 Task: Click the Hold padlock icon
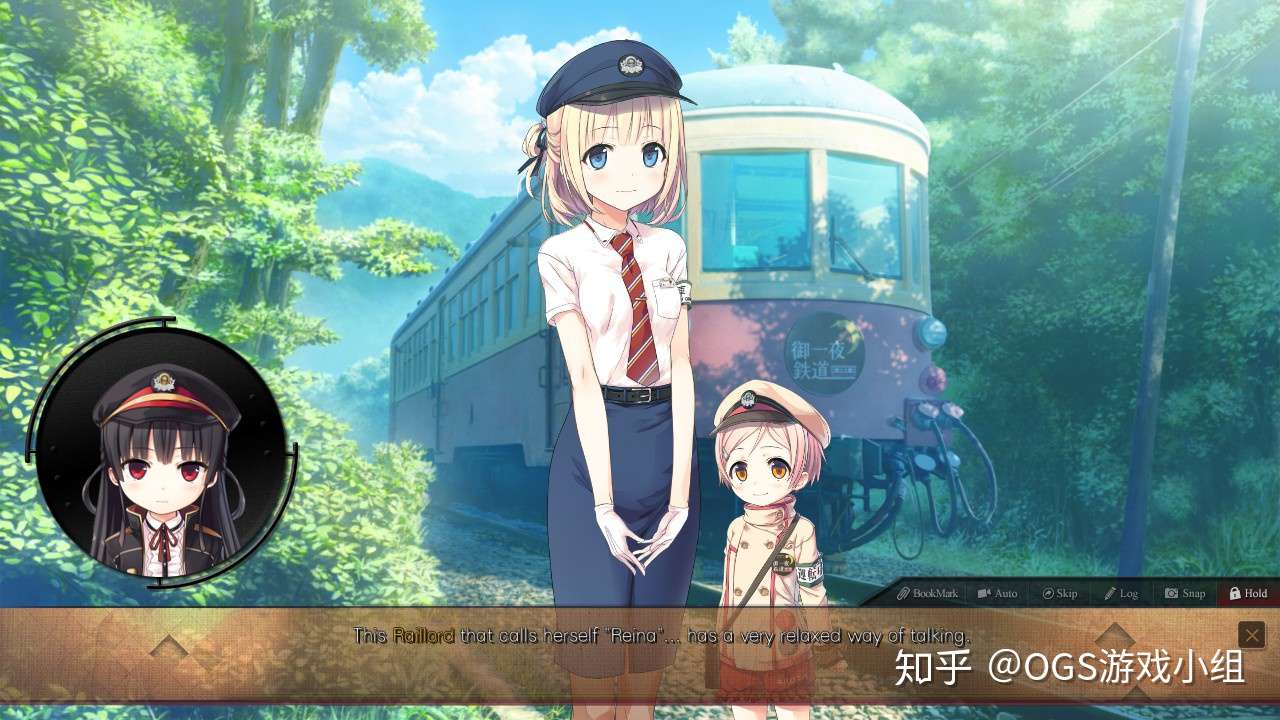click(x=1234, y=593)
